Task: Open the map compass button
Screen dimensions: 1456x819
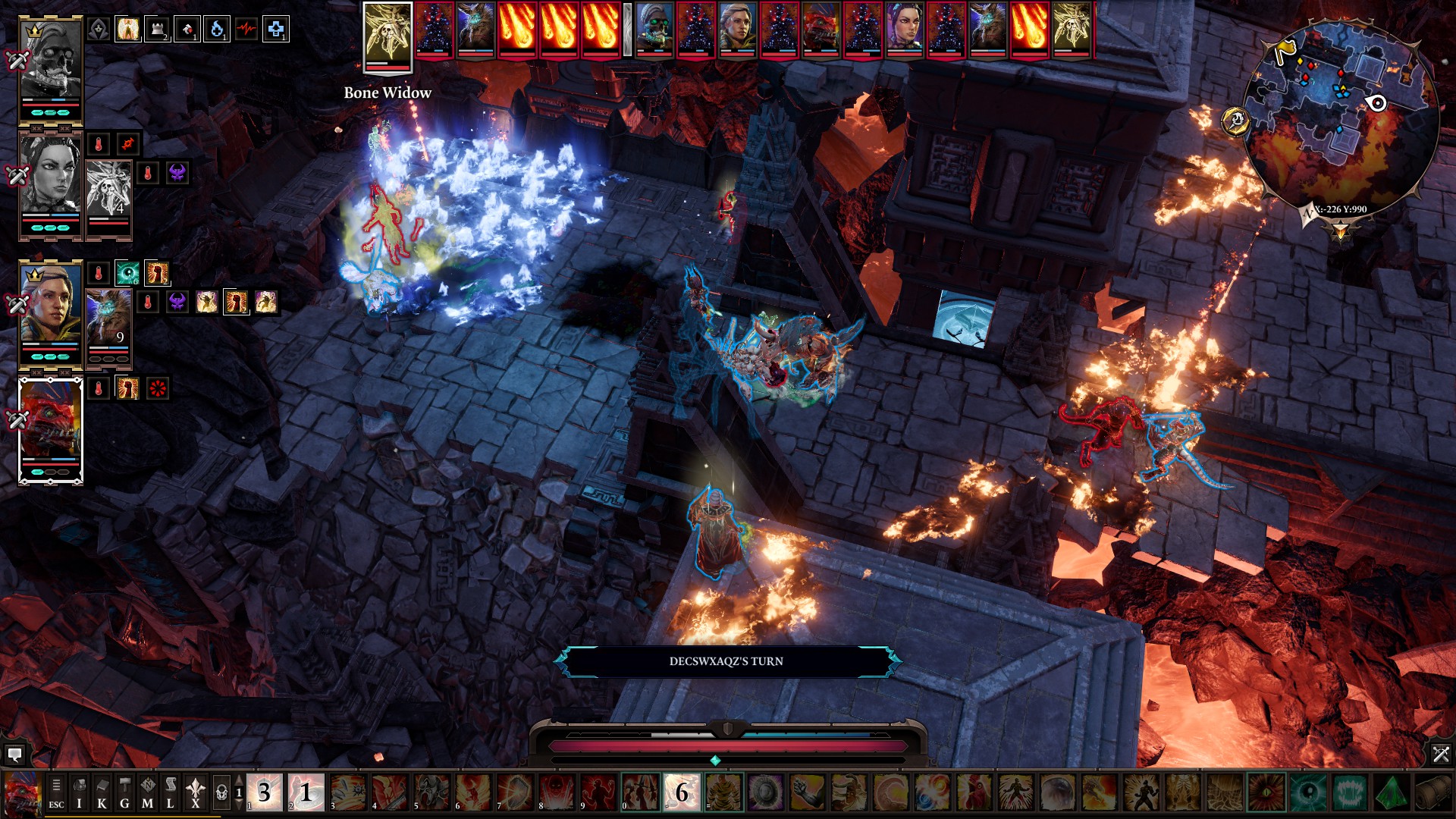Action: 147,793
